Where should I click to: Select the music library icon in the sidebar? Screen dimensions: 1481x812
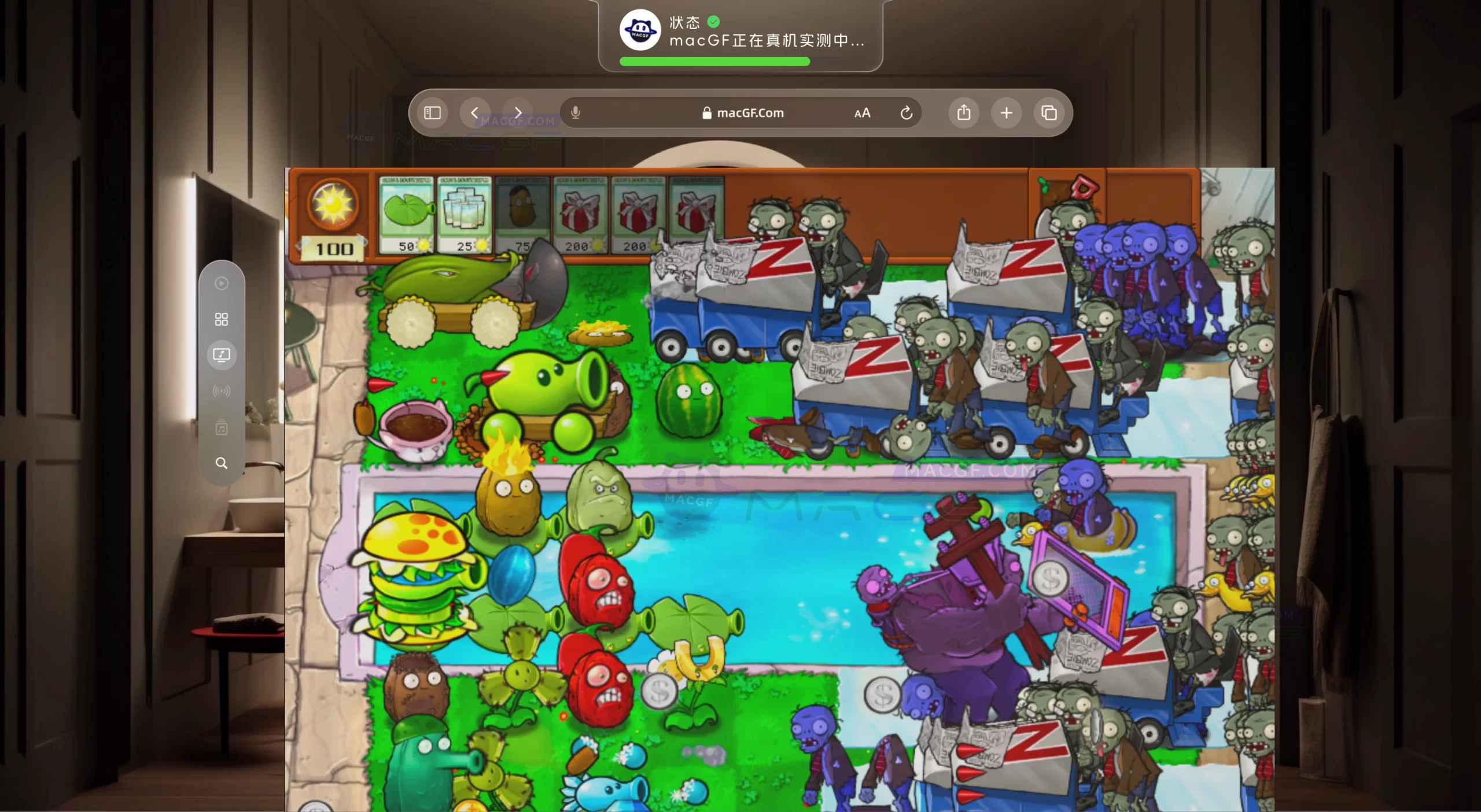[x=222, y=427]
